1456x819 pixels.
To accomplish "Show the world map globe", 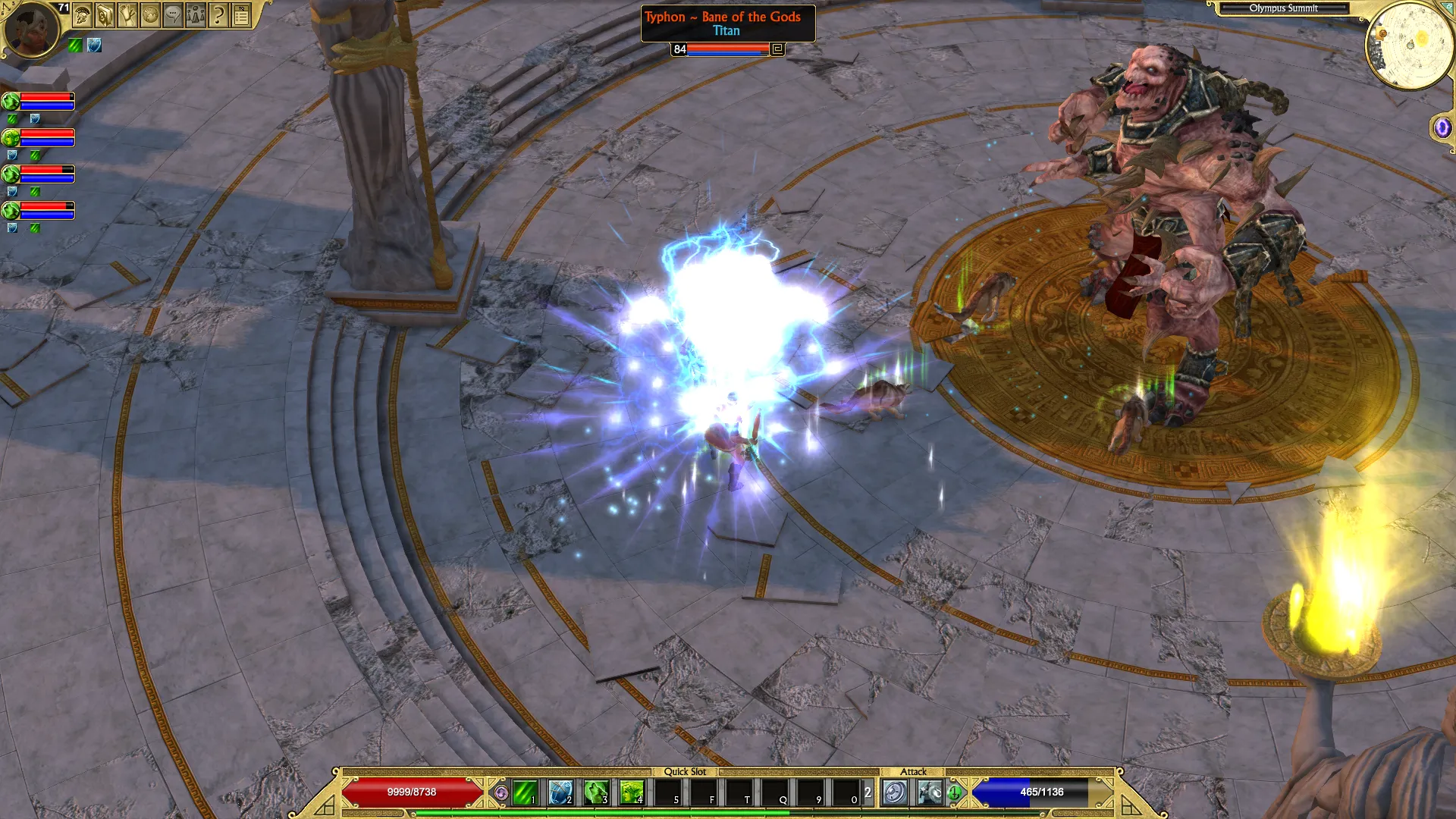I will [x=151, y=14].
